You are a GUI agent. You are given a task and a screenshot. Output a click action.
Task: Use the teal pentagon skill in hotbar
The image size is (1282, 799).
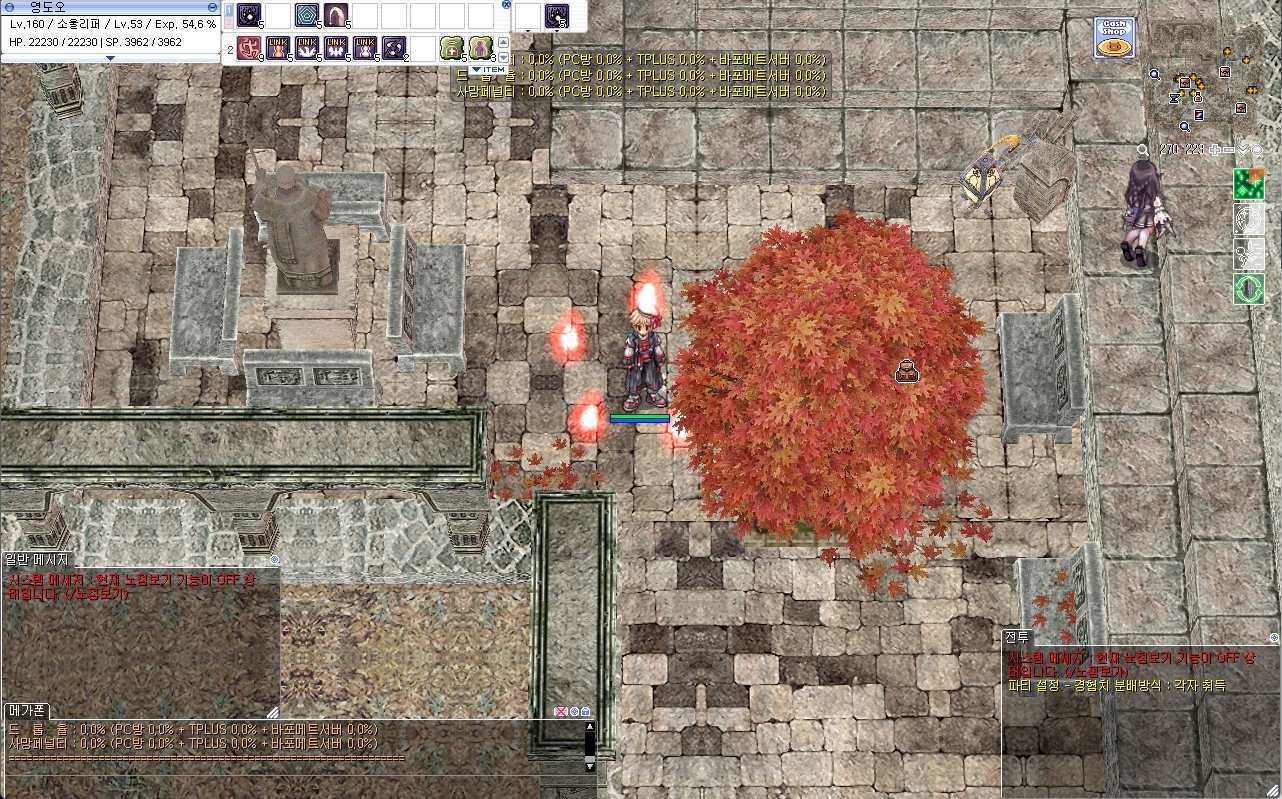[x=307, y=15]
